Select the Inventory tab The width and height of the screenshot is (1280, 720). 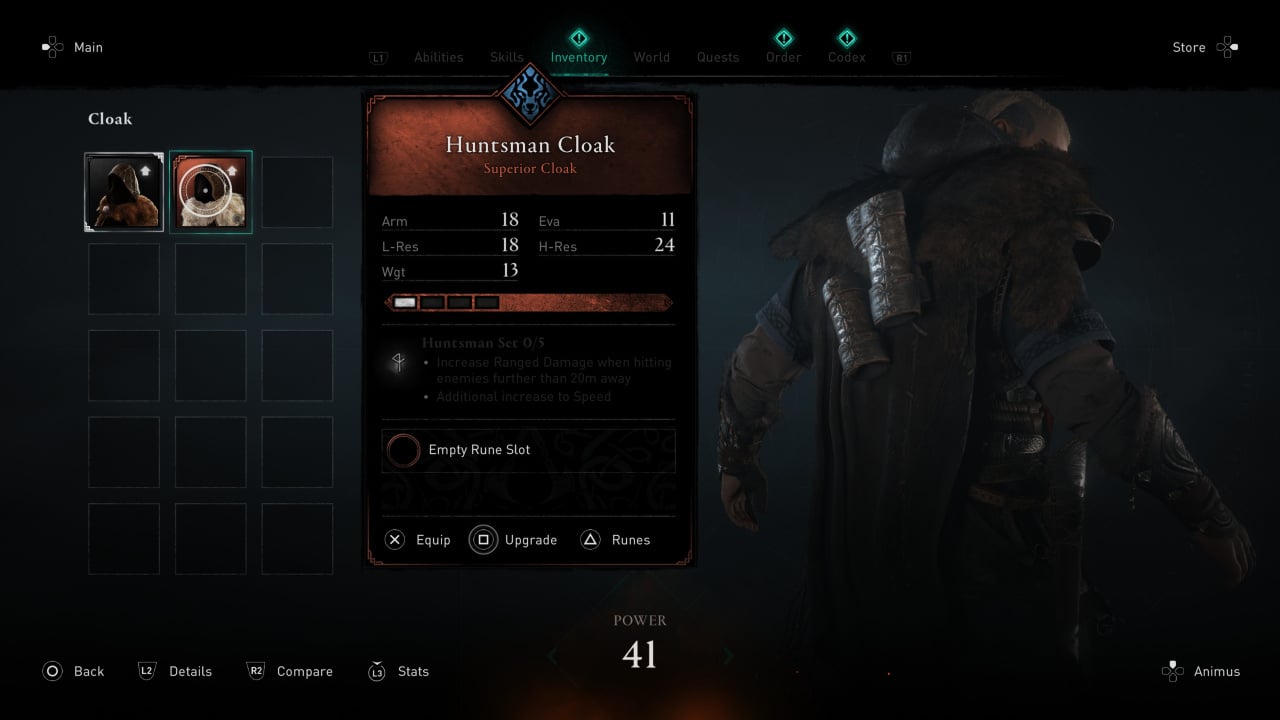[578, 58]
